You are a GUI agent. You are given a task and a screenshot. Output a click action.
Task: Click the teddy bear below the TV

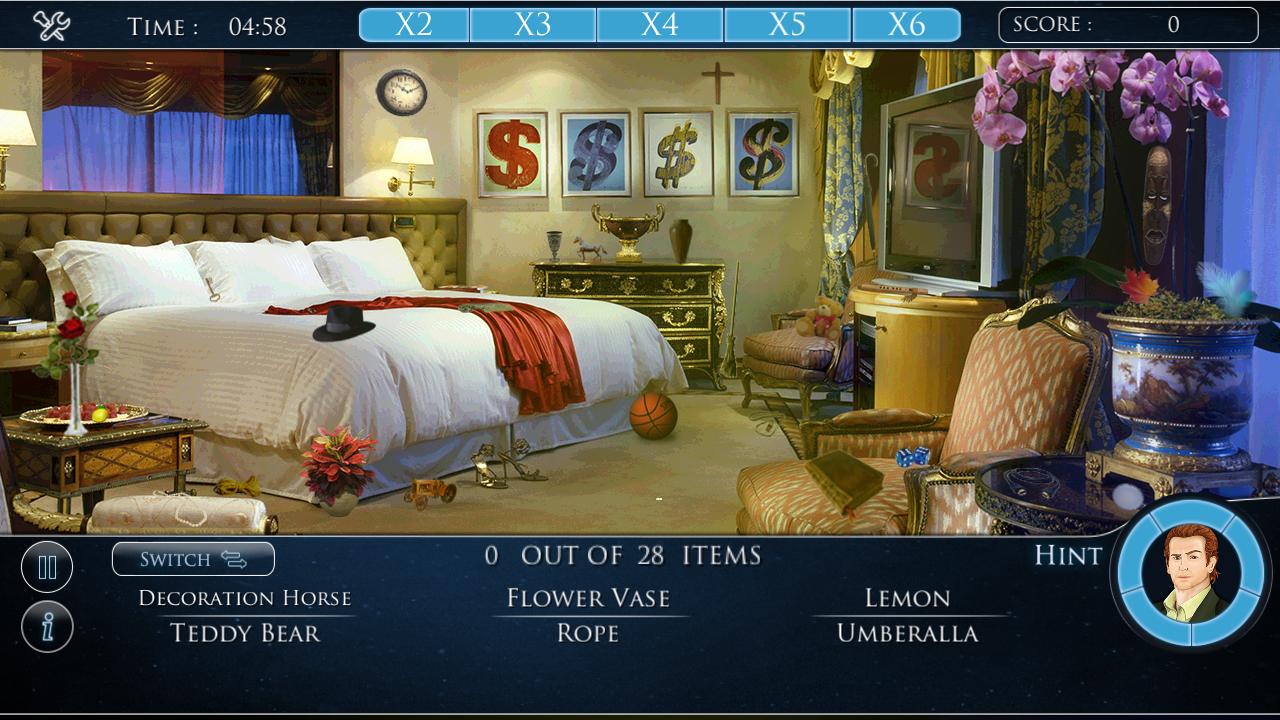[819, 319]
